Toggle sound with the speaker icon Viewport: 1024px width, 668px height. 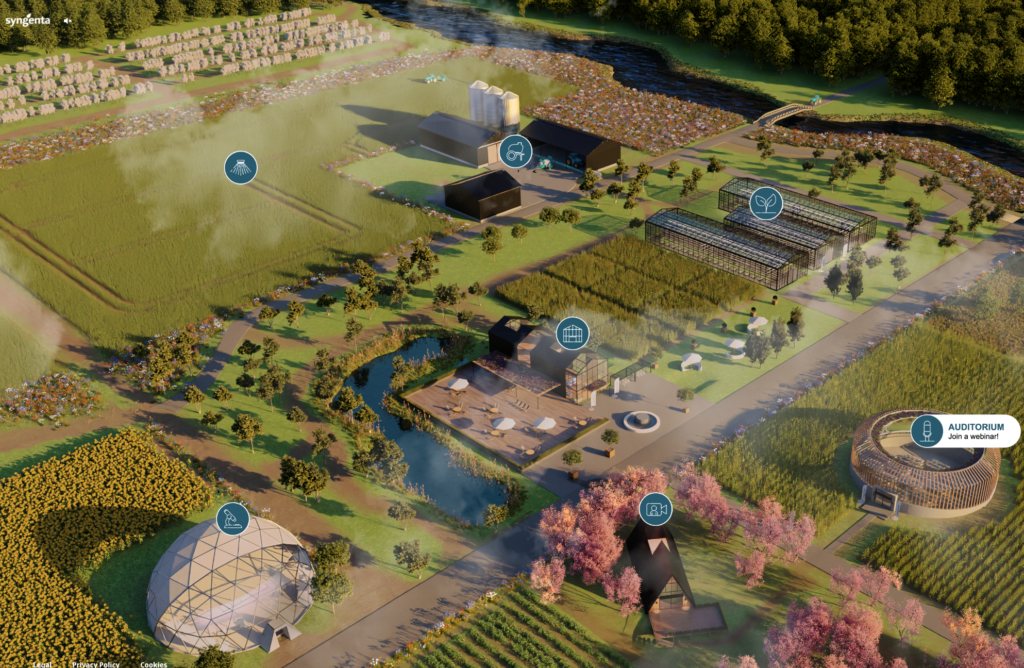tap(68, 20)
